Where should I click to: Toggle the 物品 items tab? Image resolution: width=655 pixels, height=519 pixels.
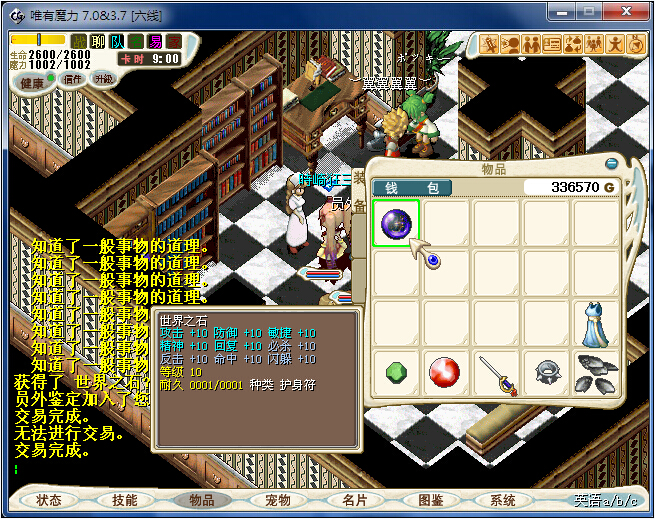(201, 500)
